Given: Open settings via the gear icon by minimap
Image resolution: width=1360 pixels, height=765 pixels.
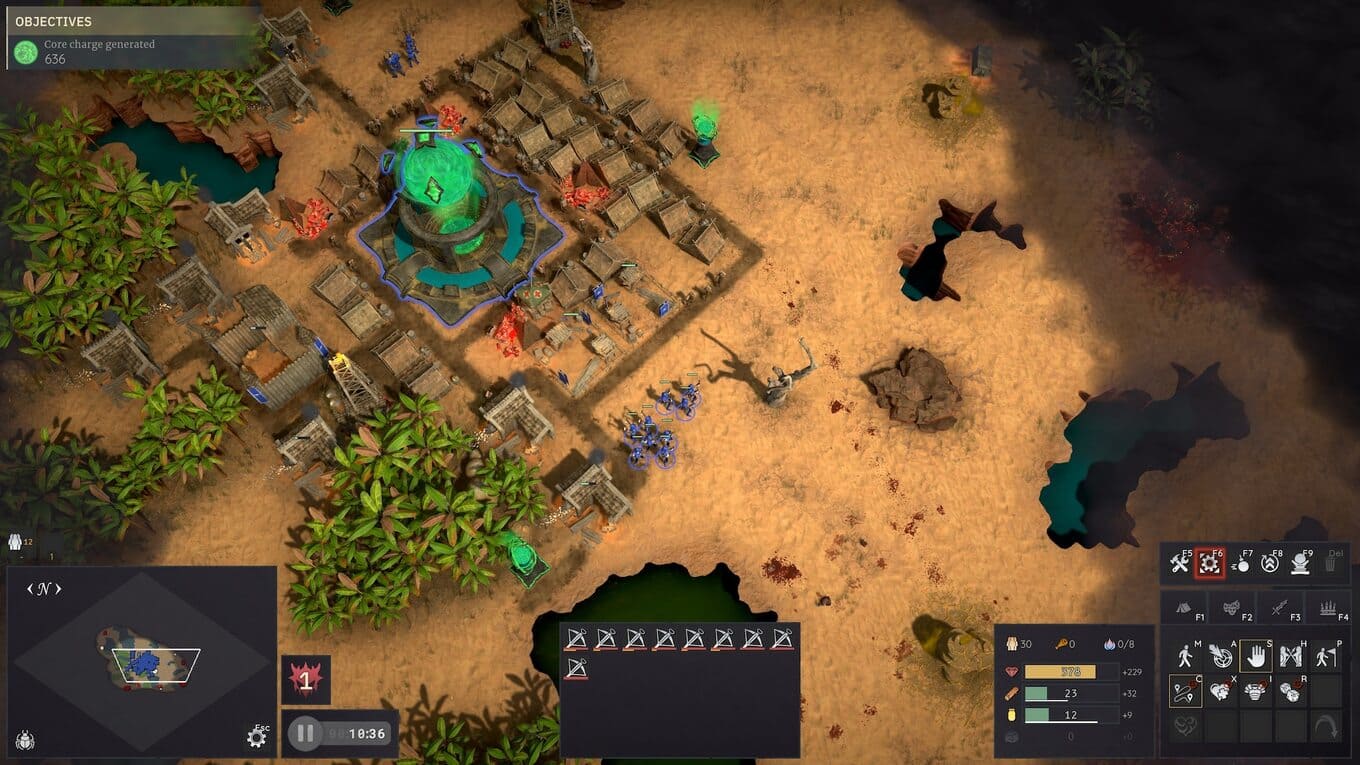Looking at the screenshot, I should click(x=256, y=738).
